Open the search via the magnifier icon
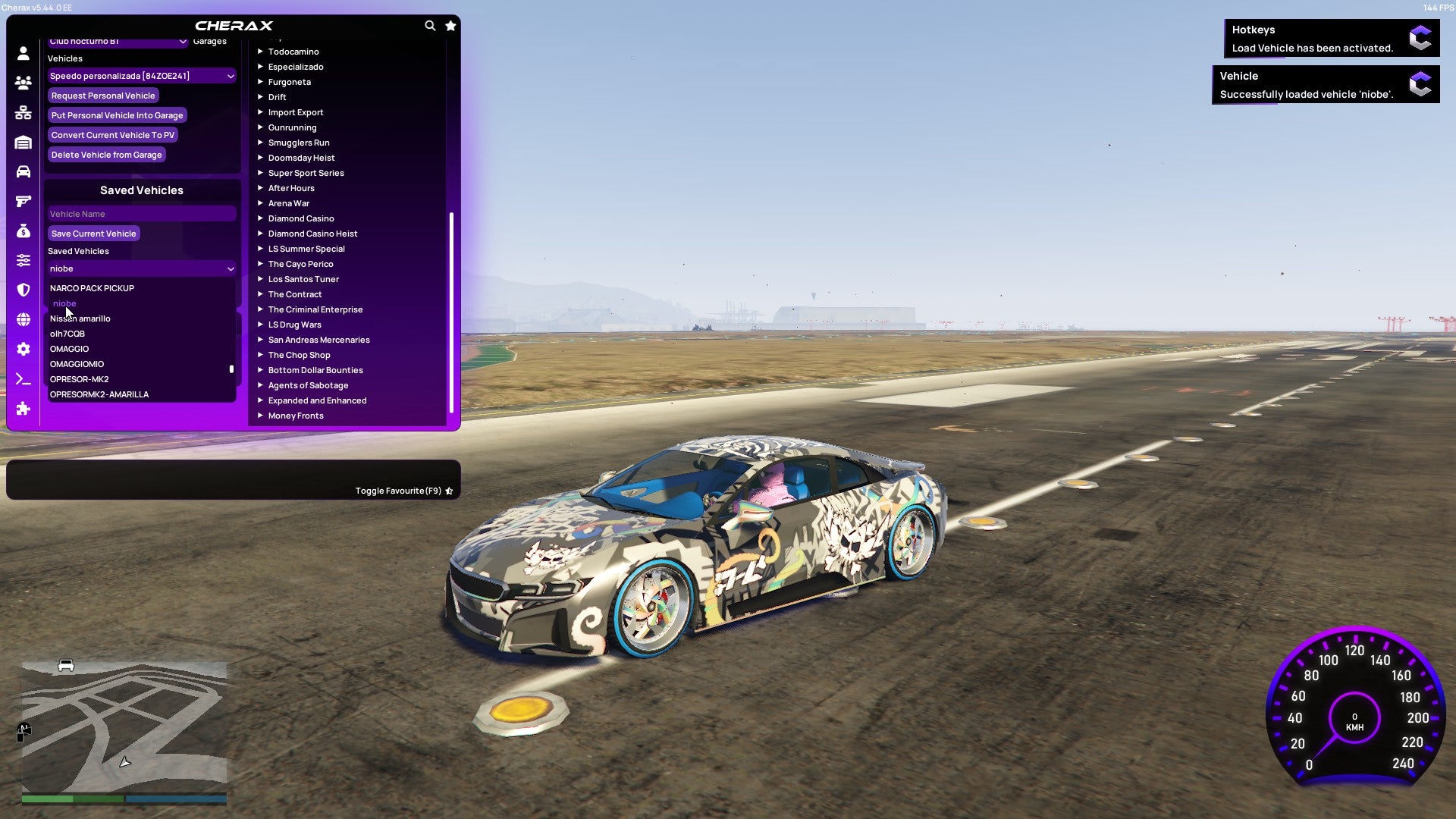The image size is (1456, 819). point(430,25)
